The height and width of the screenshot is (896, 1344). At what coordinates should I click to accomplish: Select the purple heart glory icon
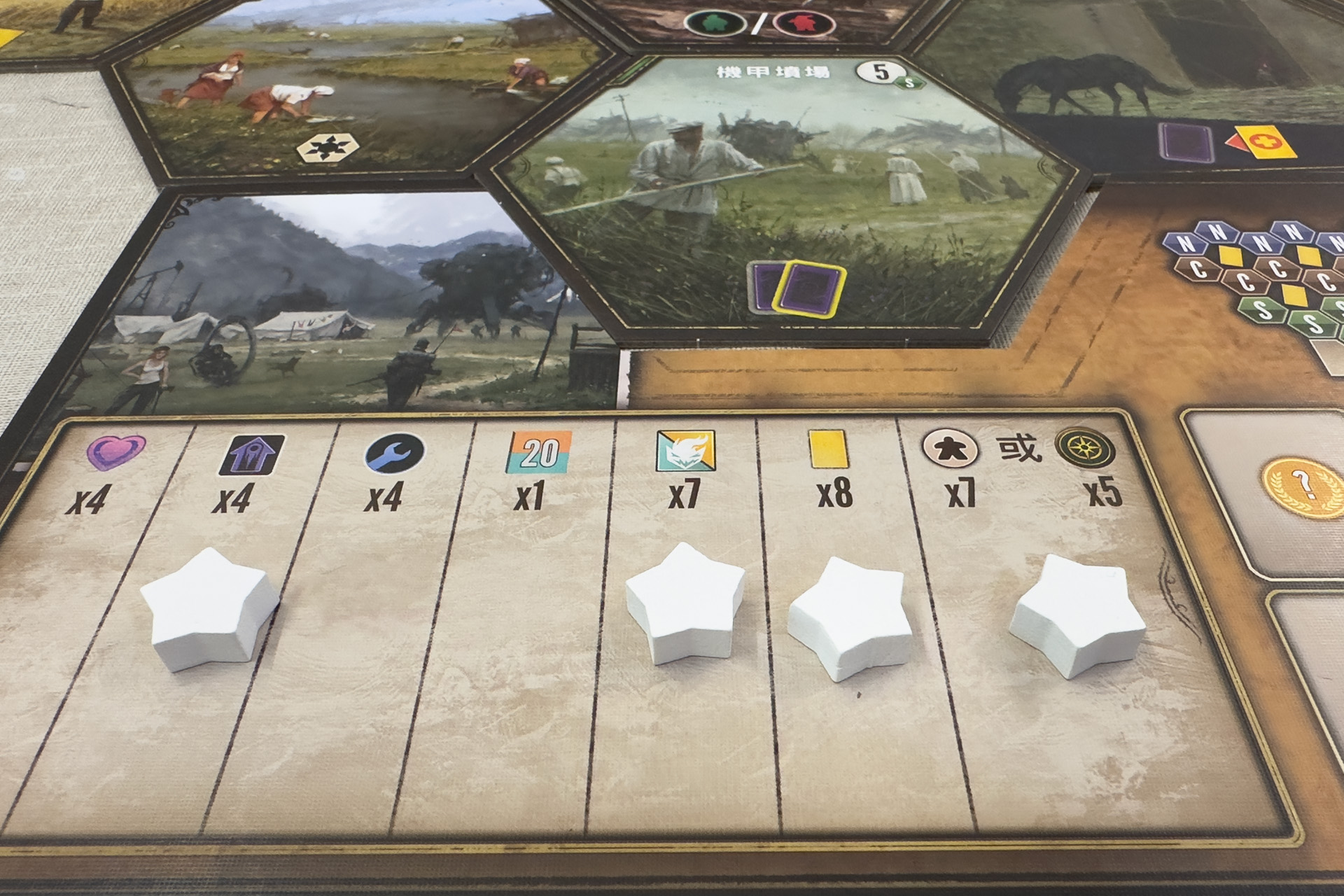[x=115, y=451]
